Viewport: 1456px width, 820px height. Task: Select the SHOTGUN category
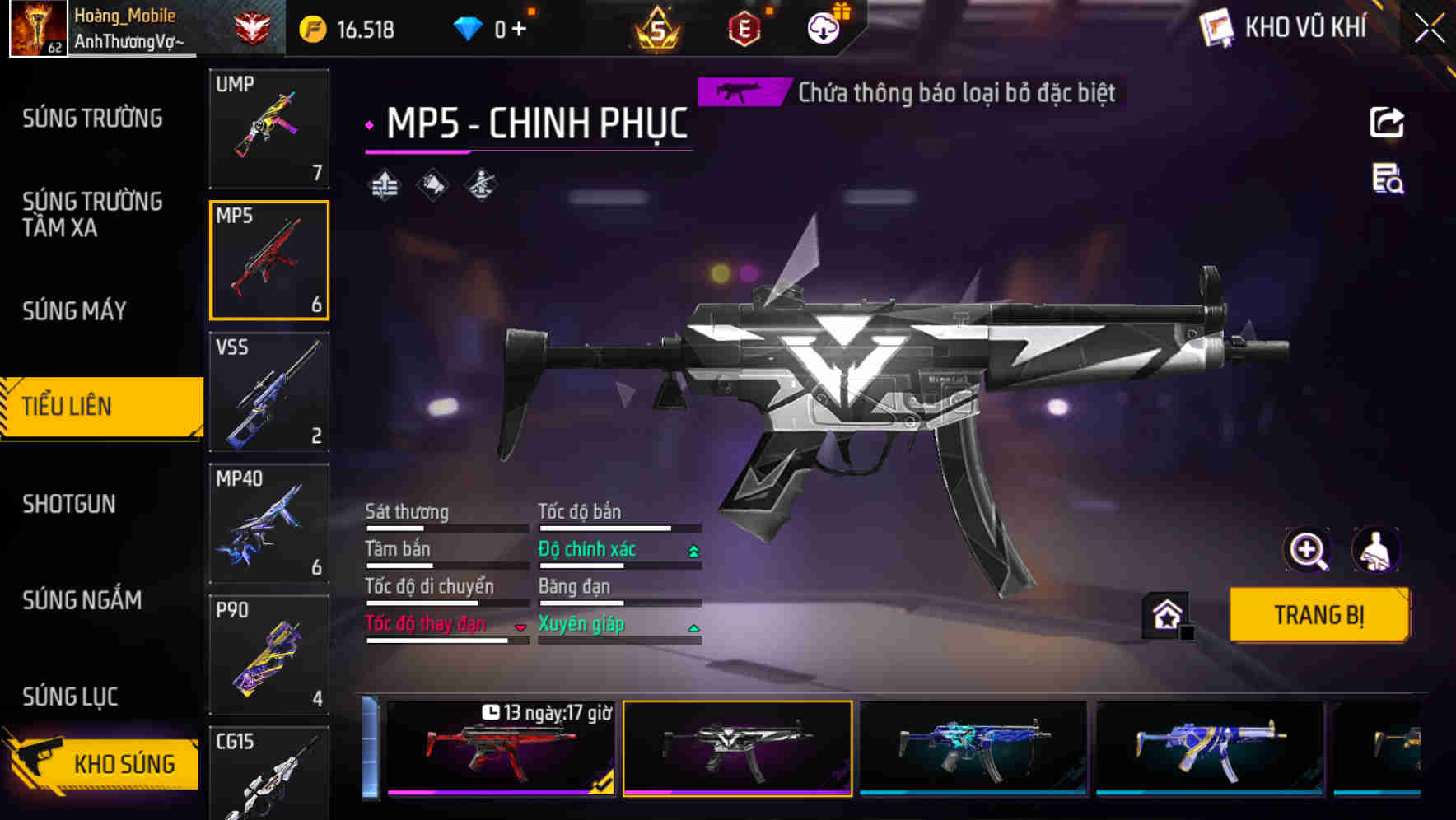coord(69,504)
